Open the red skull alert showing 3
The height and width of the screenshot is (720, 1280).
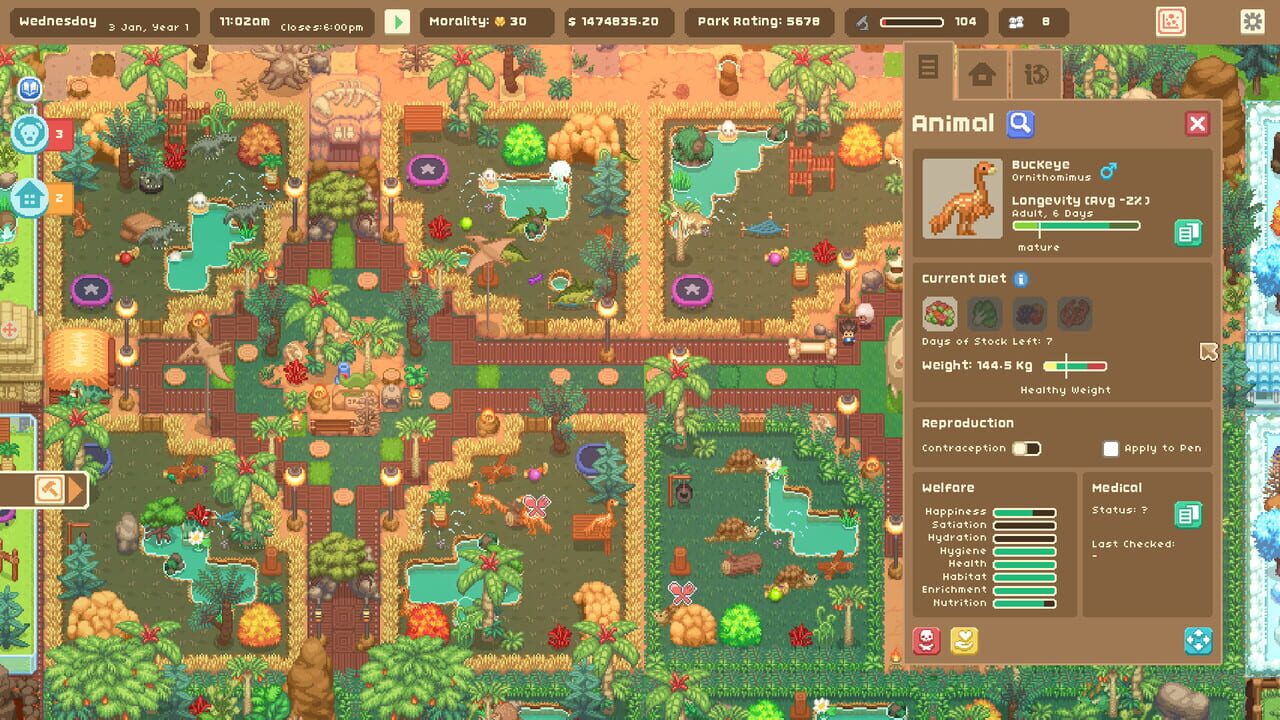click(x=30, y=132)
